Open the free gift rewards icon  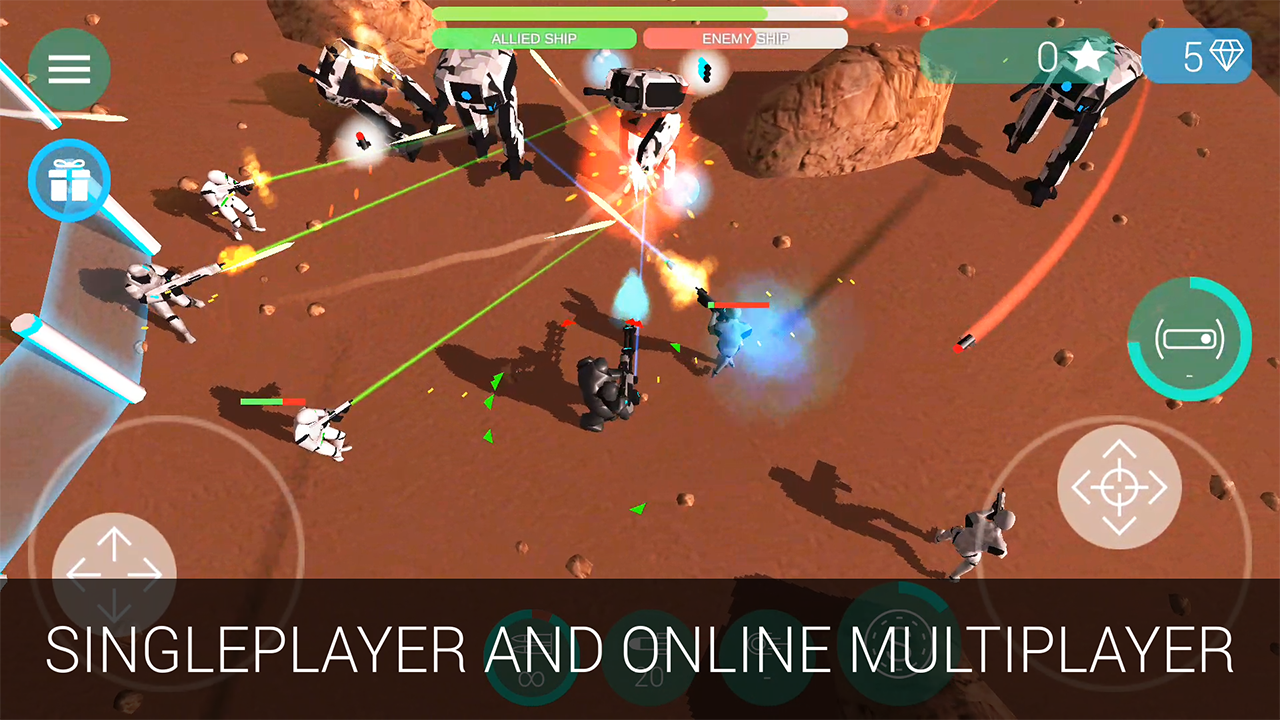[70, 180]
